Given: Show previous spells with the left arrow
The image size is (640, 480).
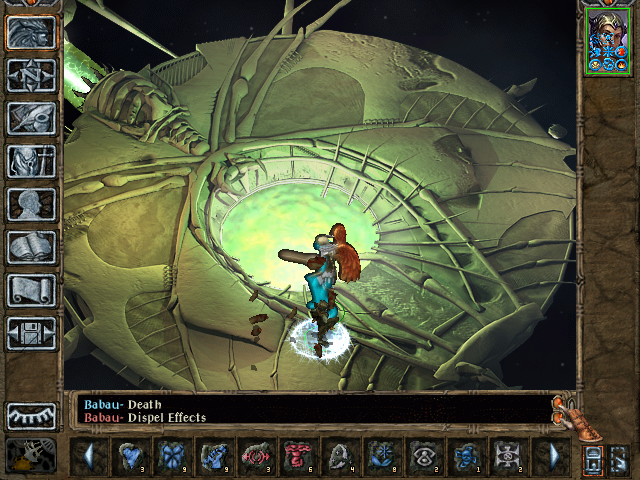Looking at the screenshot, I should (89, 457).
